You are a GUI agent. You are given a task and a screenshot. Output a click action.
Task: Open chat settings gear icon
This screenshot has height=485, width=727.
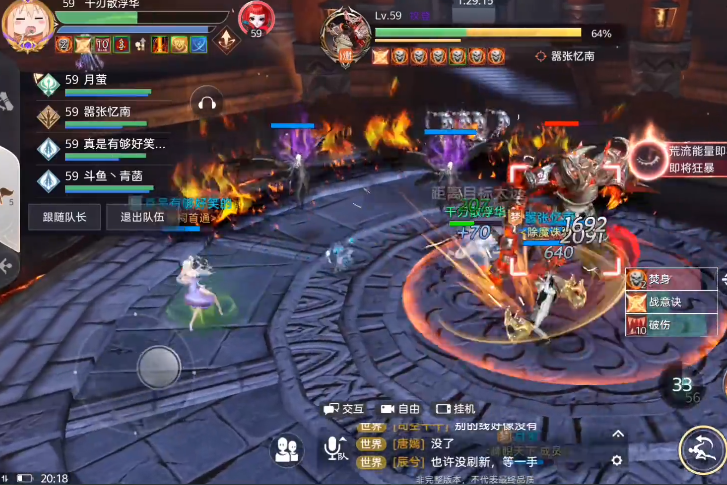[x=616, y=460]
